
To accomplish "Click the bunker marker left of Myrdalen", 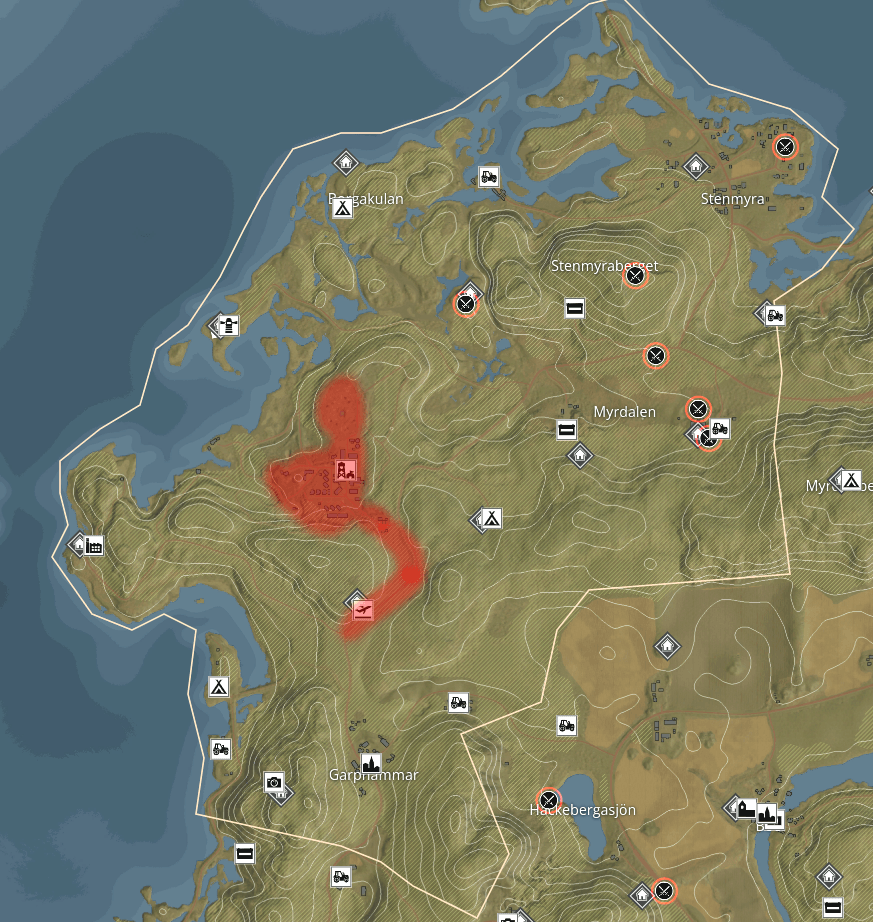I will (567, 430).
